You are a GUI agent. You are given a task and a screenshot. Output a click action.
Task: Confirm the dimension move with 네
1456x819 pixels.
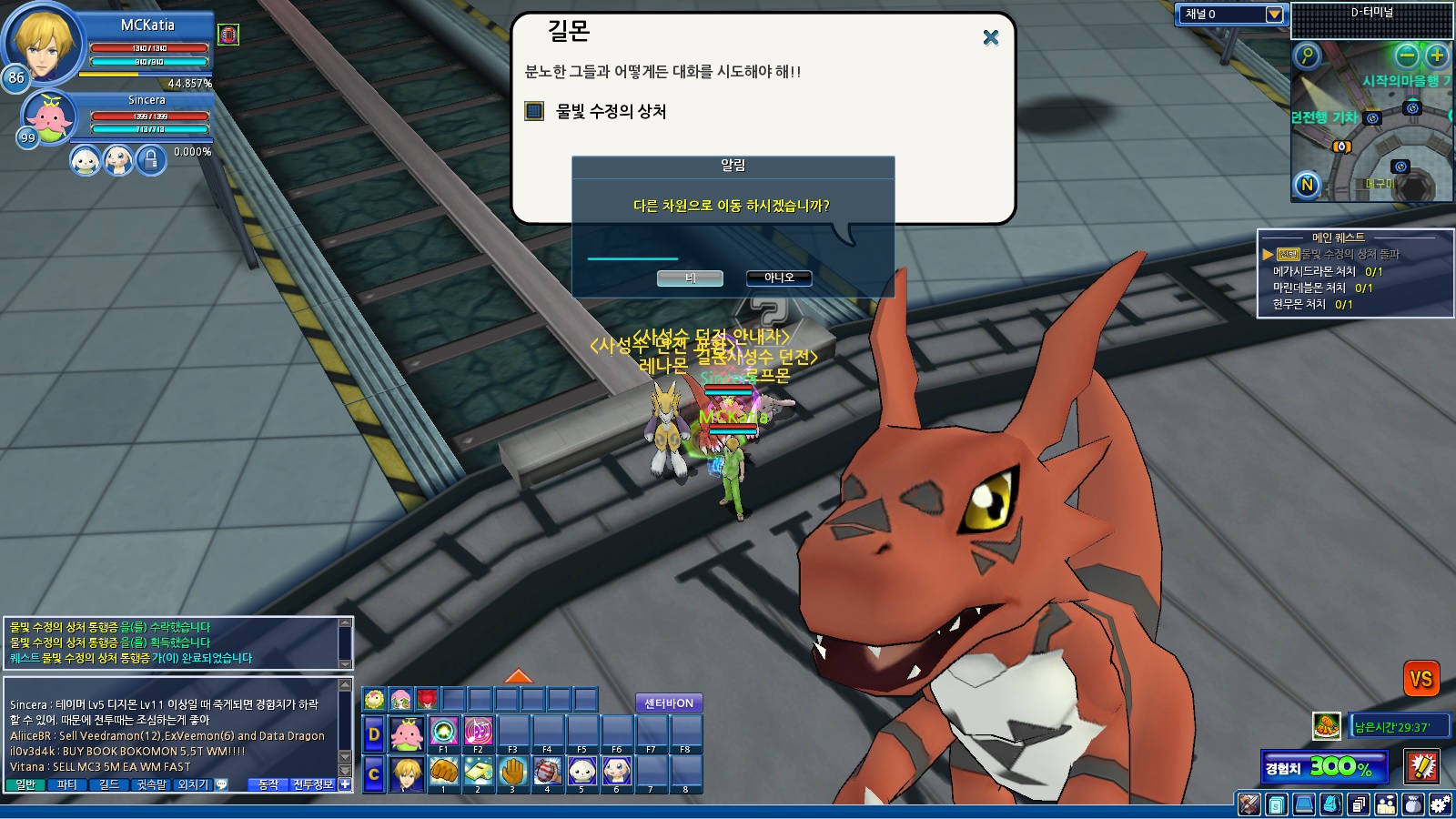point(690,278)
